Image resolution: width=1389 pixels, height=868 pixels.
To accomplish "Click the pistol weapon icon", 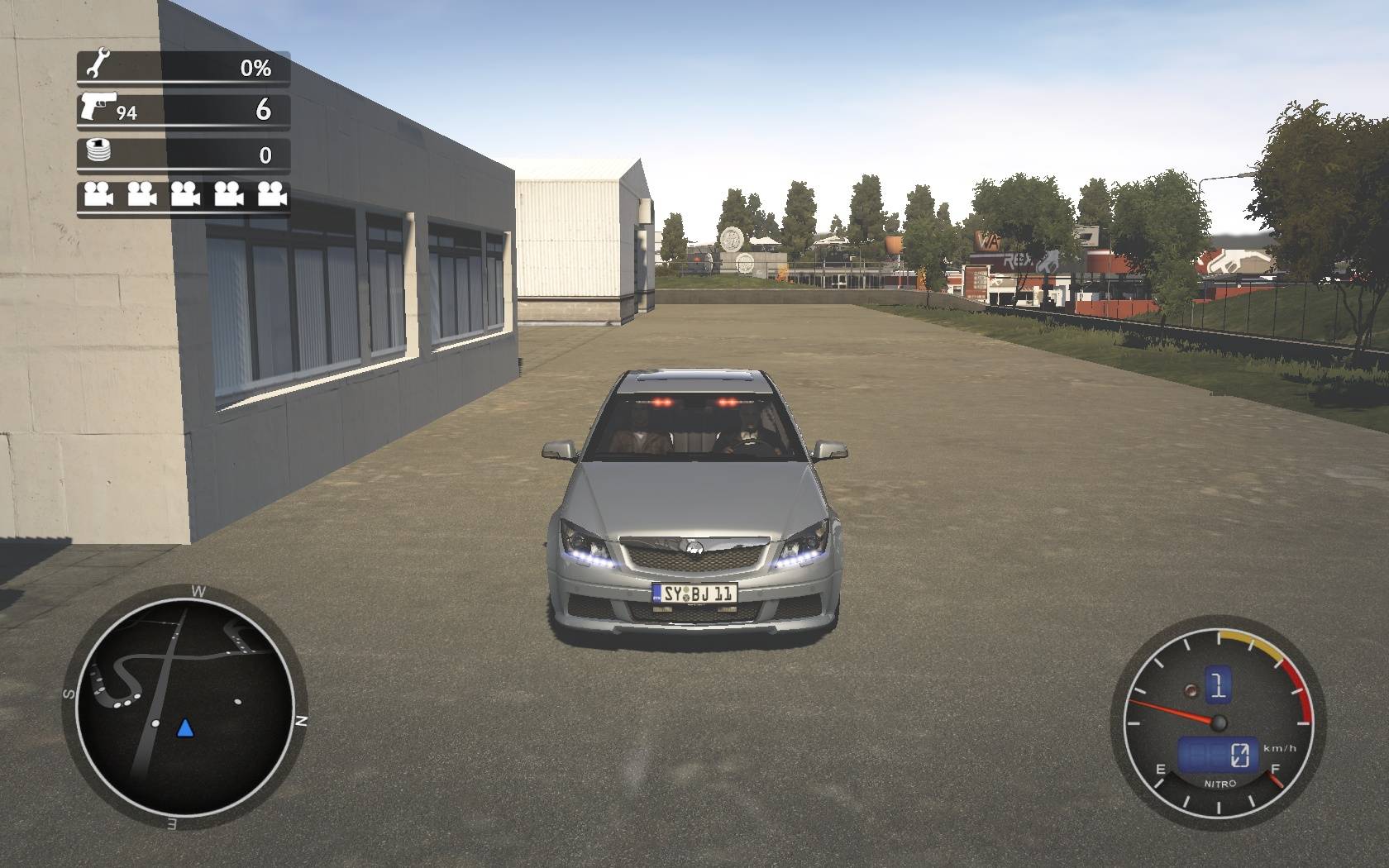I will pyautogui.click(x=98, y=106).
